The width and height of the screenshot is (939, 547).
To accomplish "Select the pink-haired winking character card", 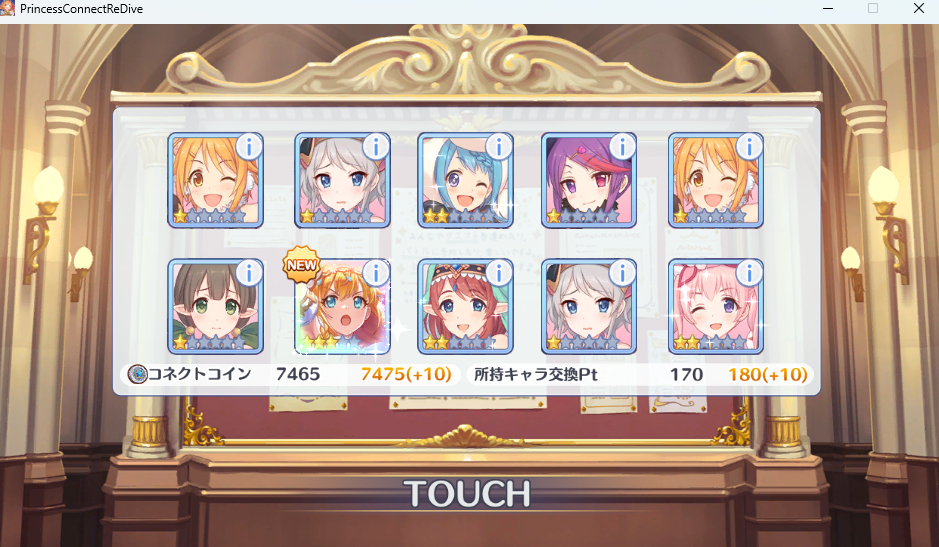I will coord(714,307).
